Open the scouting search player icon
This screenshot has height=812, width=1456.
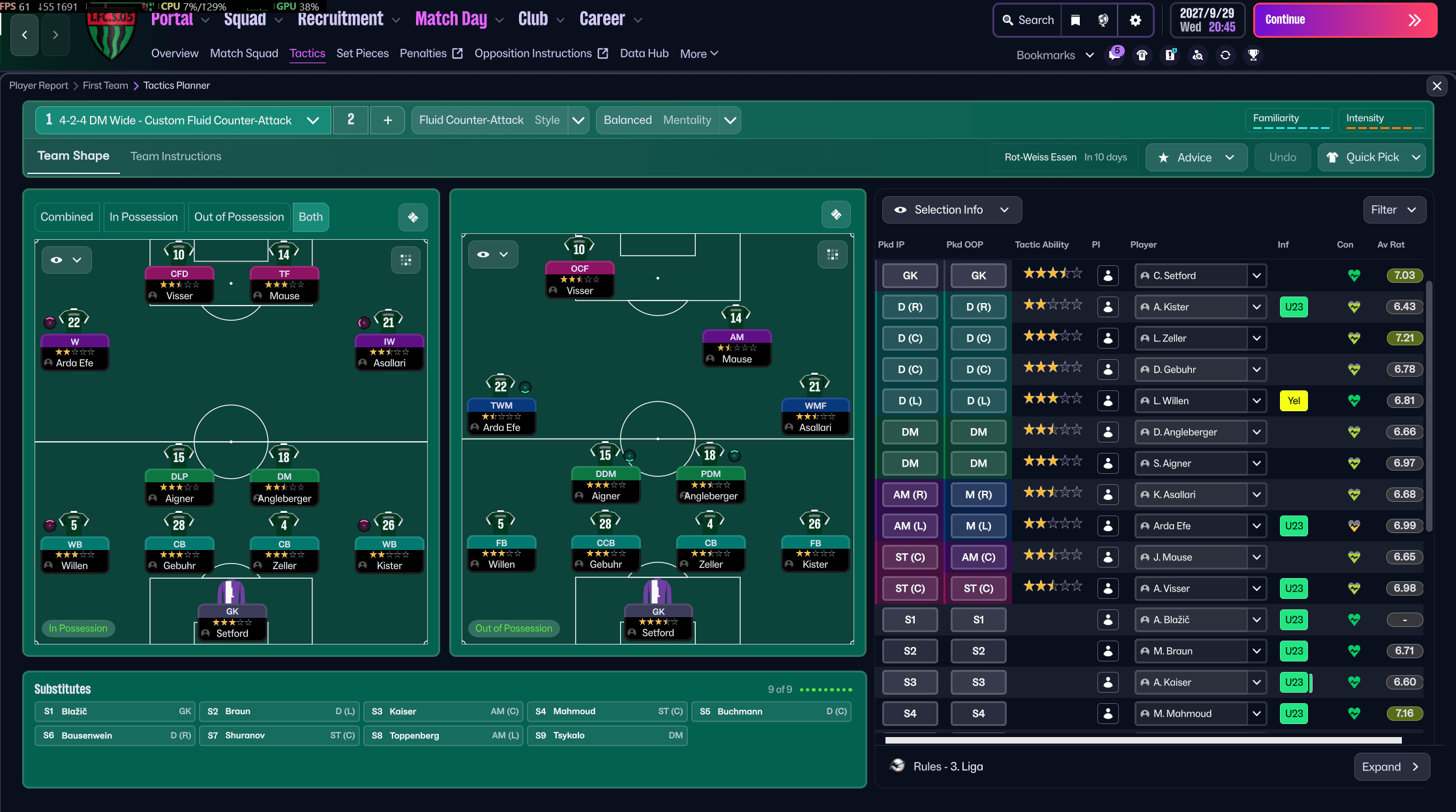pos(1199,55)
